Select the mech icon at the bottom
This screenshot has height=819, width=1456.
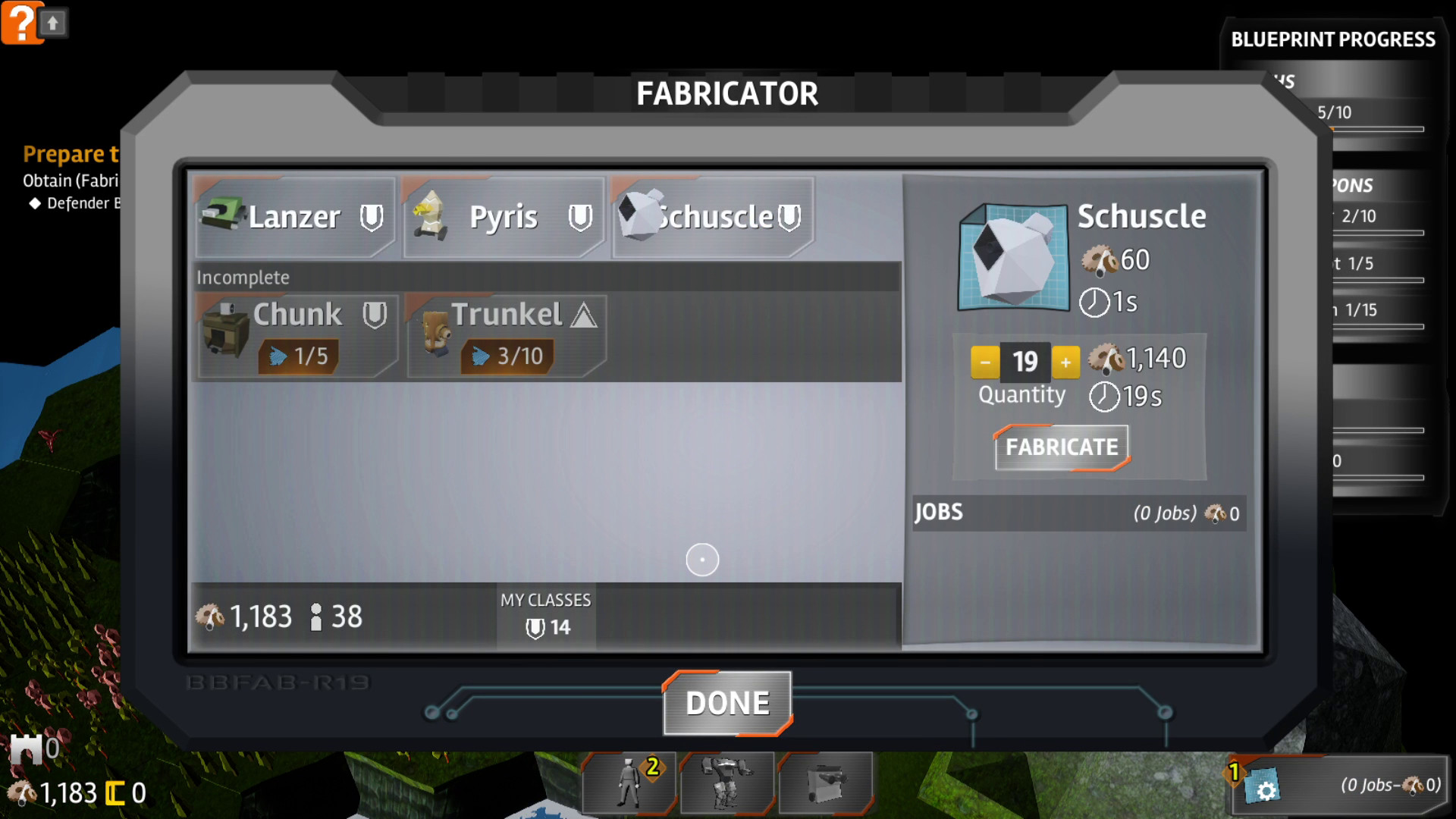coord(726,783)
